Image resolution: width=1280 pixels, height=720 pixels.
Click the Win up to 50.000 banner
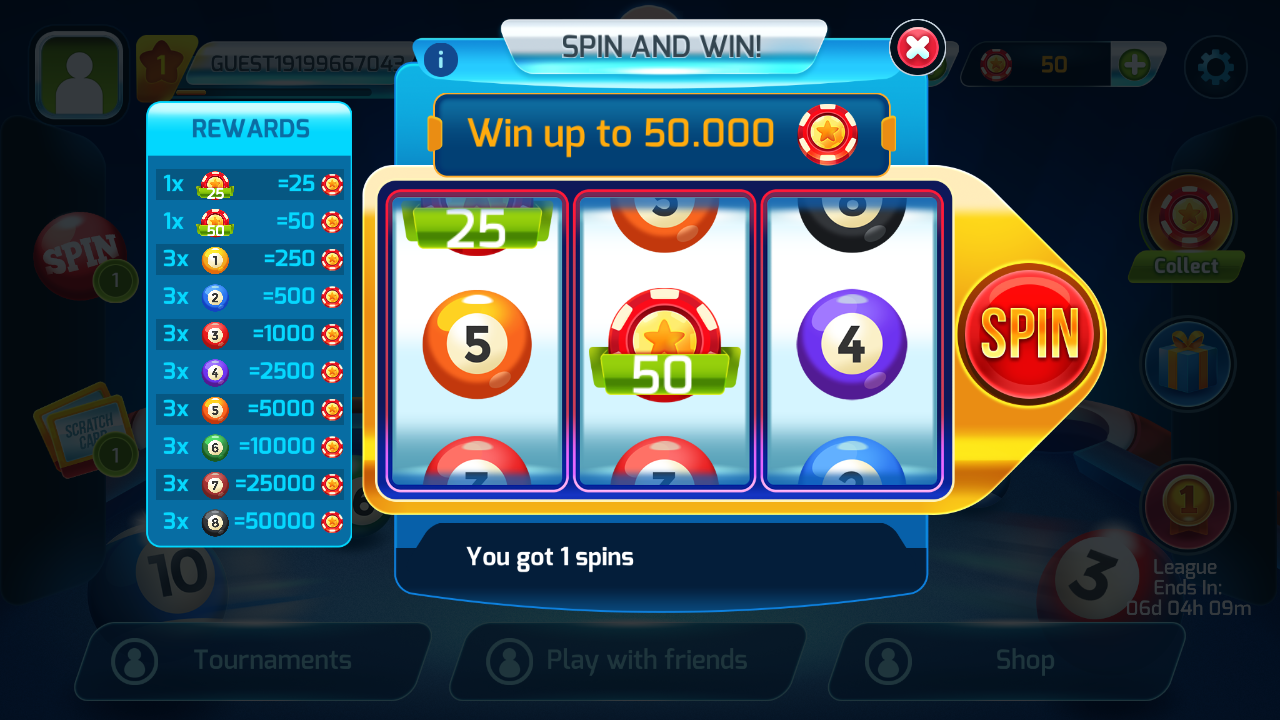point(662,133)
